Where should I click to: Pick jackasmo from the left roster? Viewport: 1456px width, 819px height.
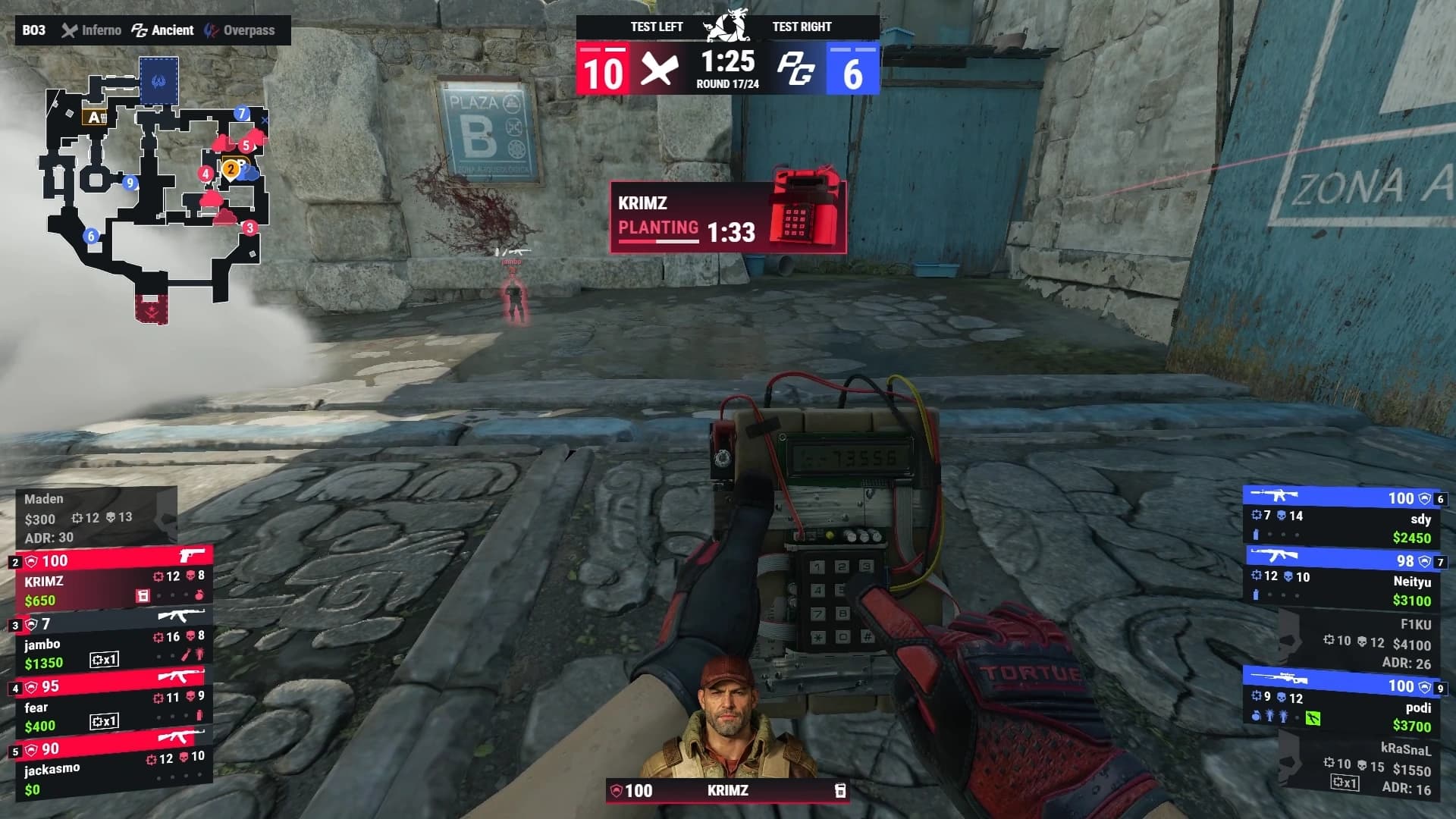tap(114, 768)
